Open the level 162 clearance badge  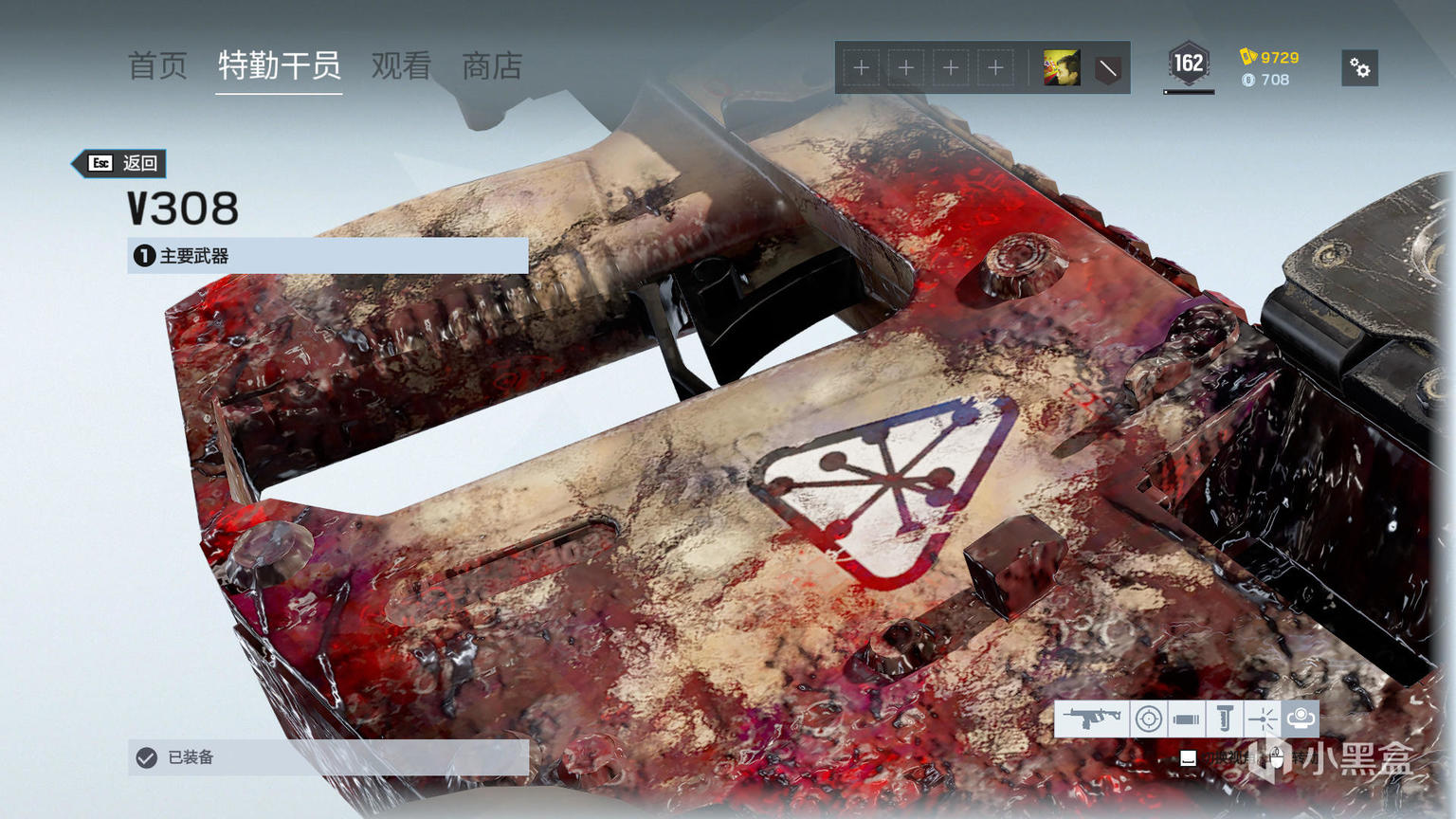pos(1188,64)
